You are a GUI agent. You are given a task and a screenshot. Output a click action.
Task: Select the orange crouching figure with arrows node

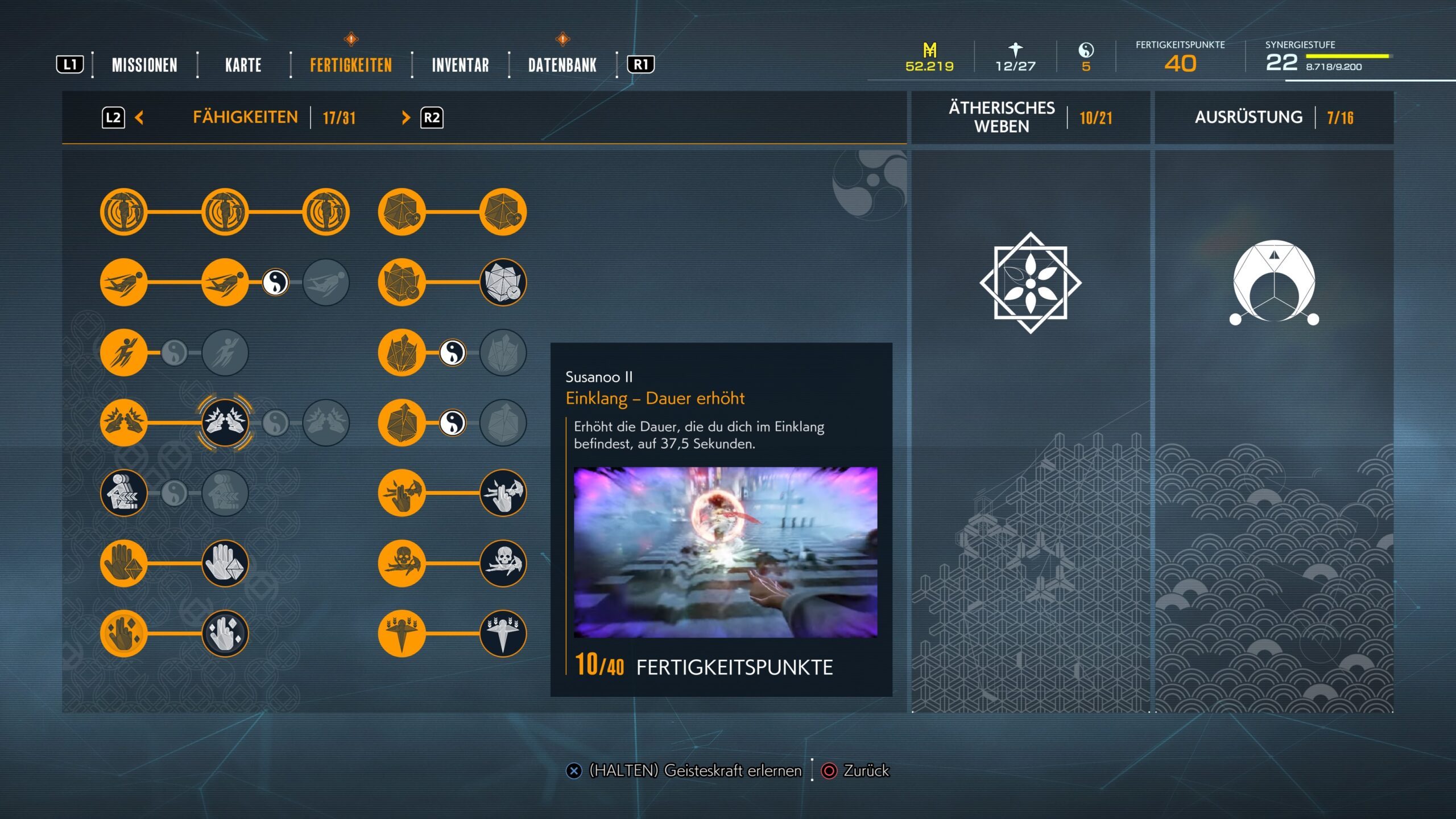123,493
